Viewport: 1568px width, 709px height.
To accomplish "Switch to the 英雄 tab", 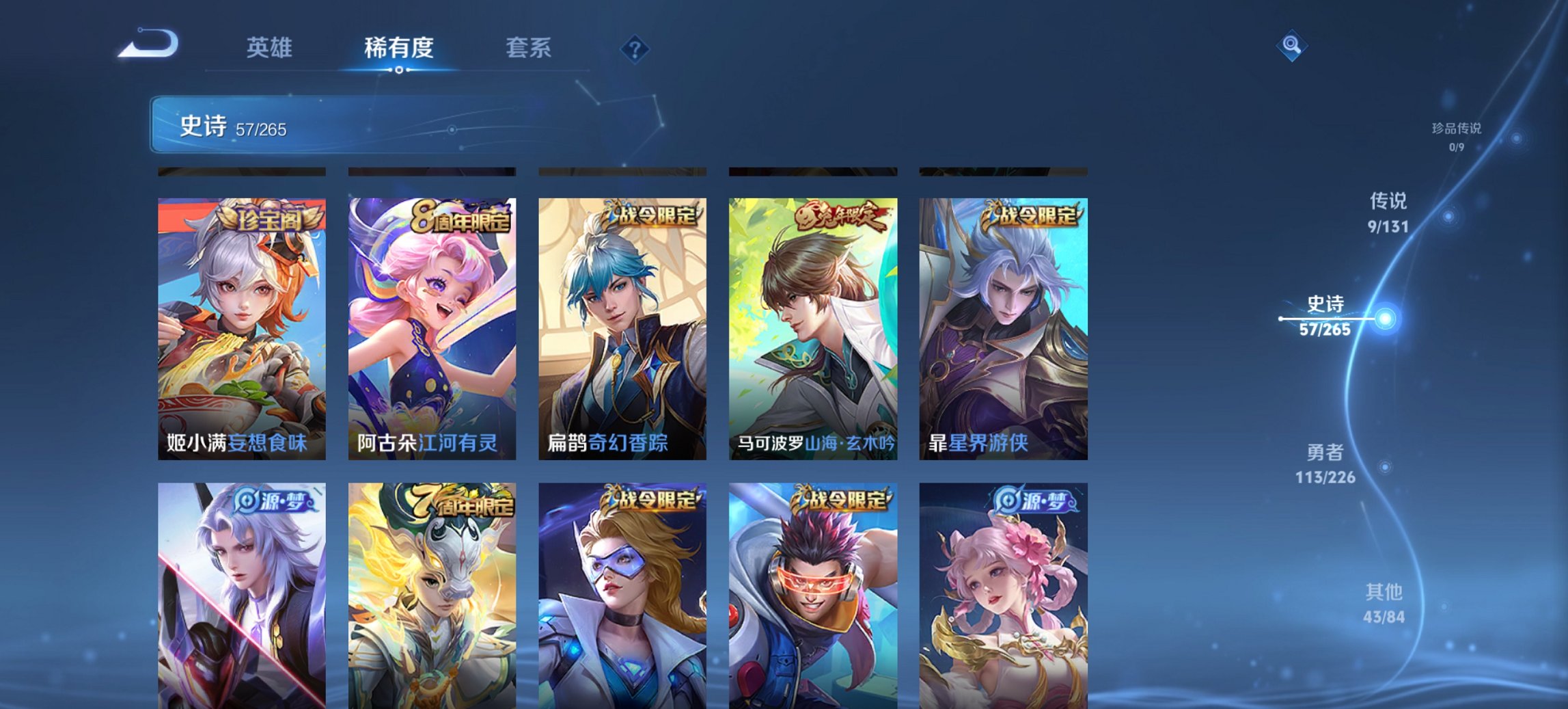I will 271,48.
